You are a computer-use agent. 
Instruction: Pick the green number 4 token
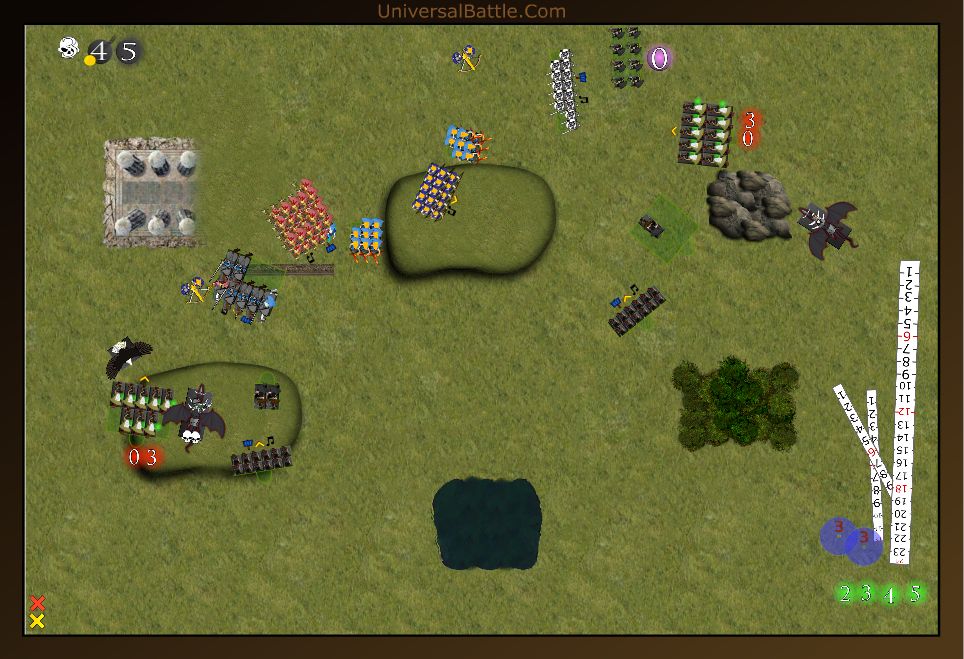(890, 595)
